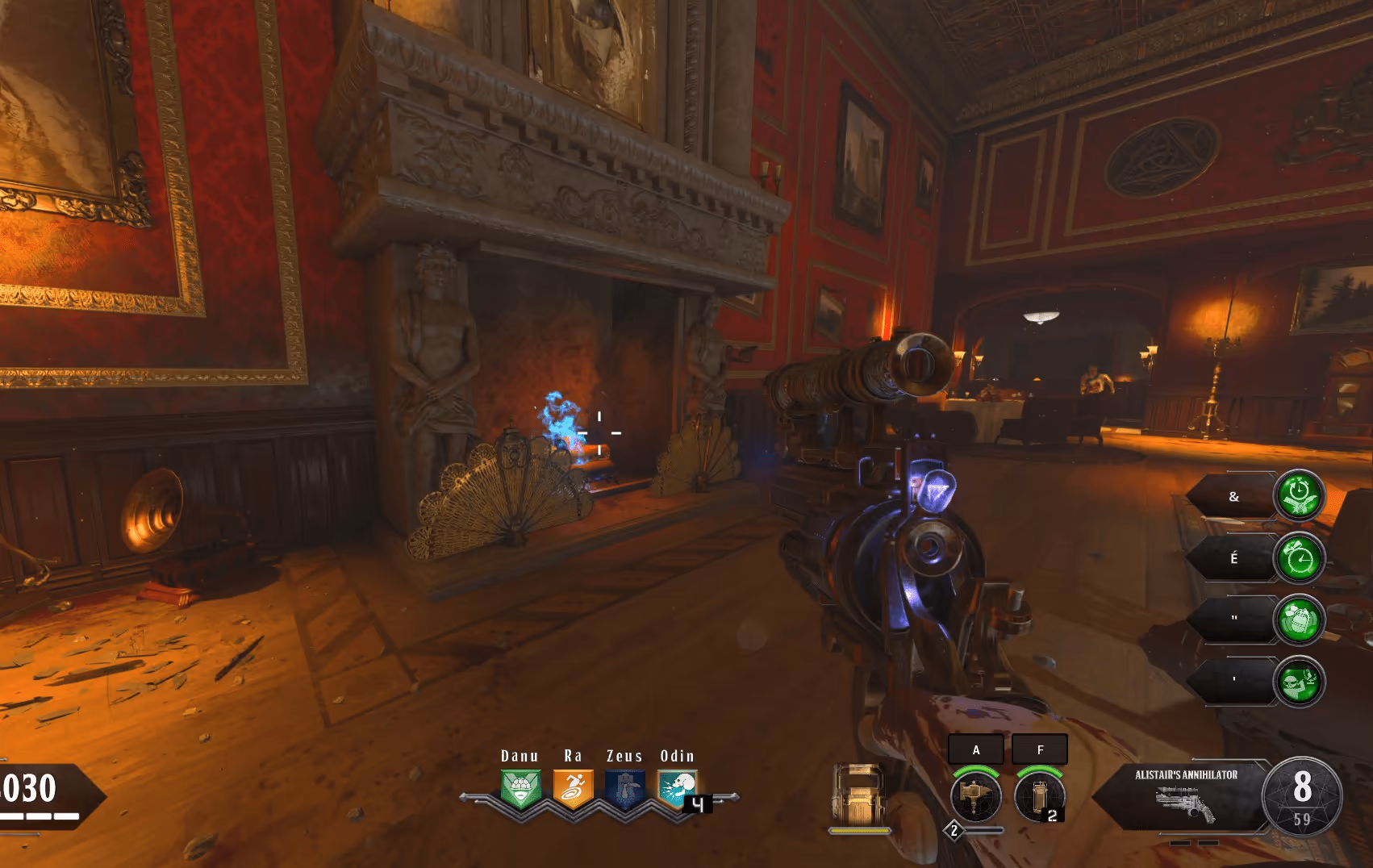Select the Danu perk icon
Screen dimensions: 1373x868
pyautogui.click(x=520, y=789)
